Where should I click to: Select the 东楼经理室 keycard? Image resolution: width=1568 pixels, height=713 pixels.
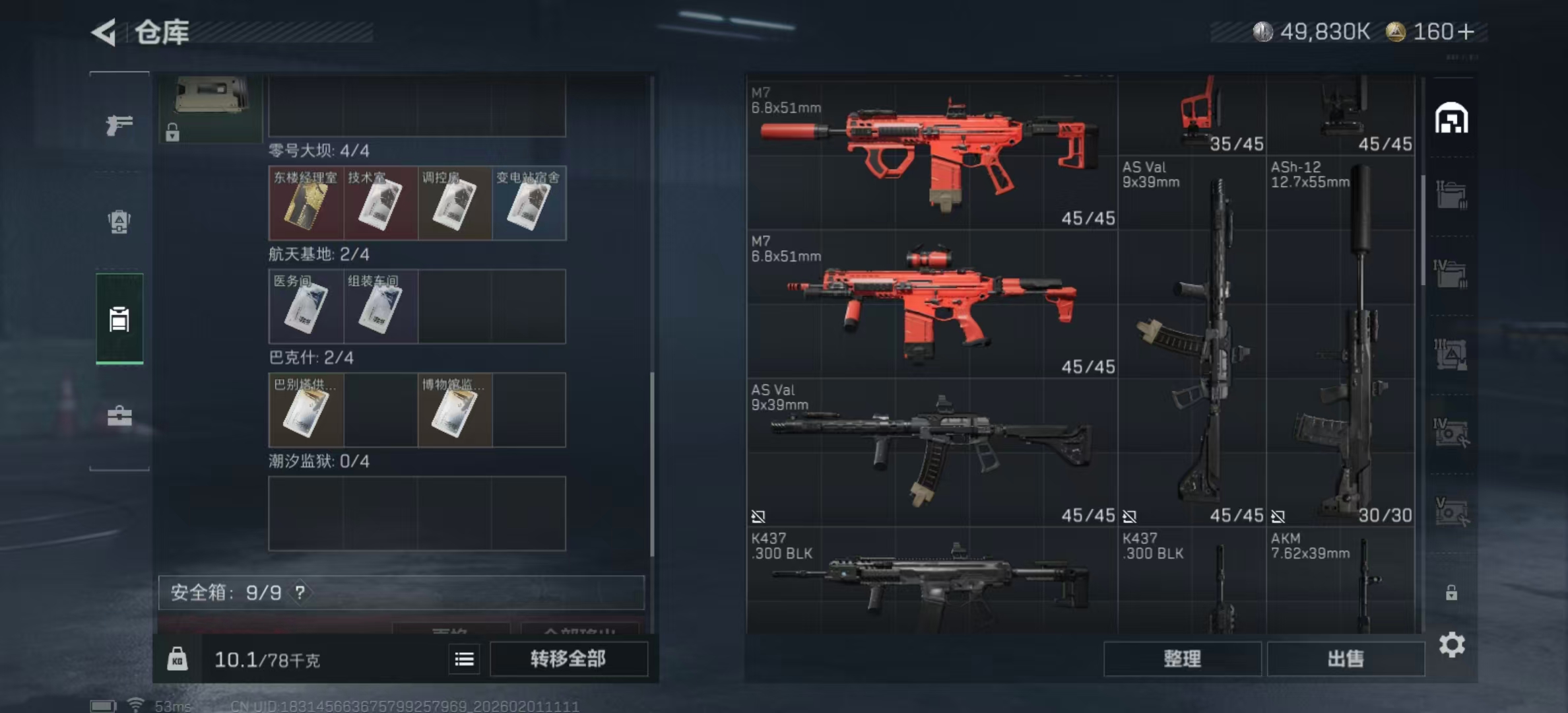(x=306, y=203)
